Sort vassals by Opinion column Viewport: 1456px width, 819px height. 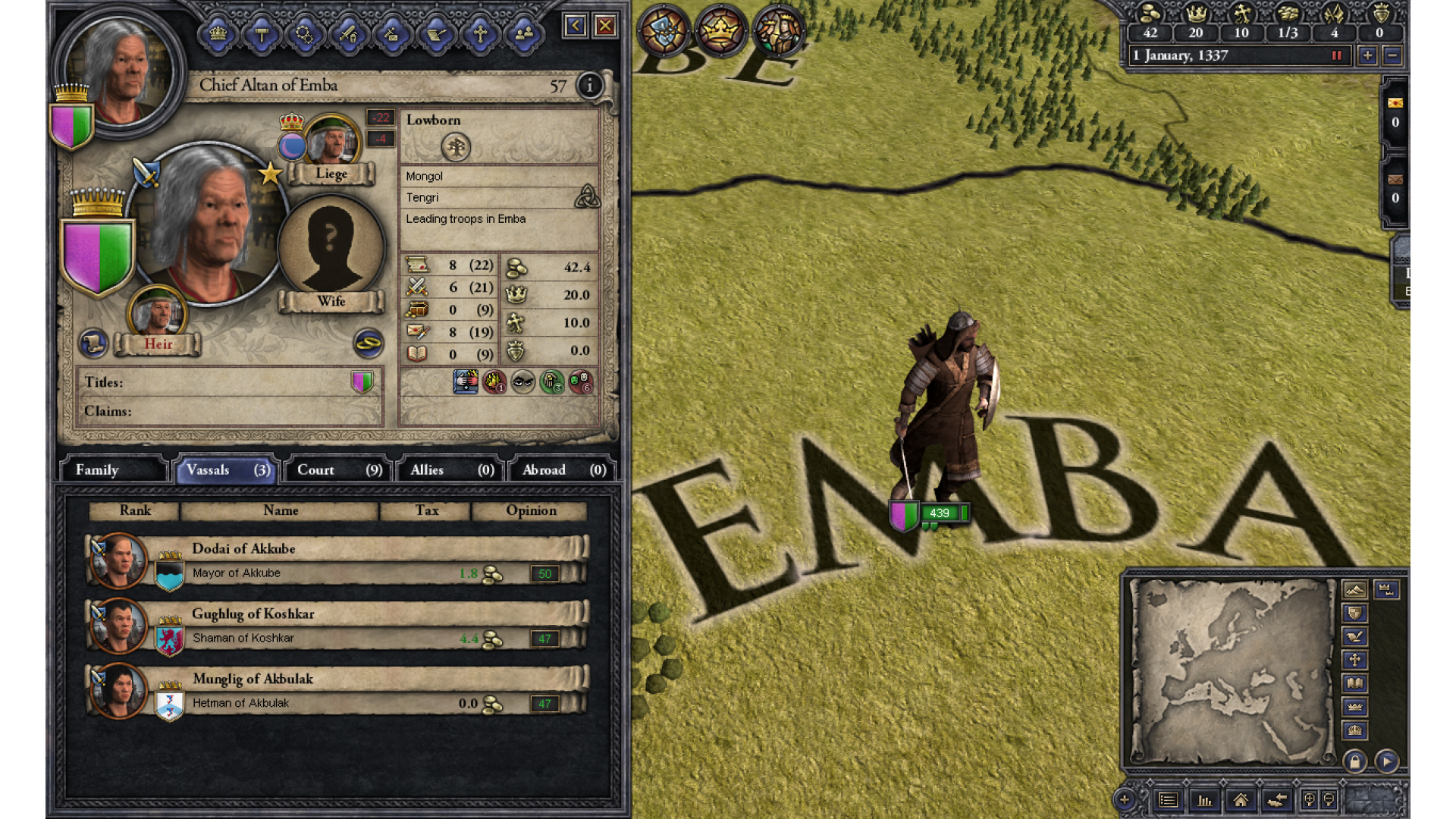(530, 511)
